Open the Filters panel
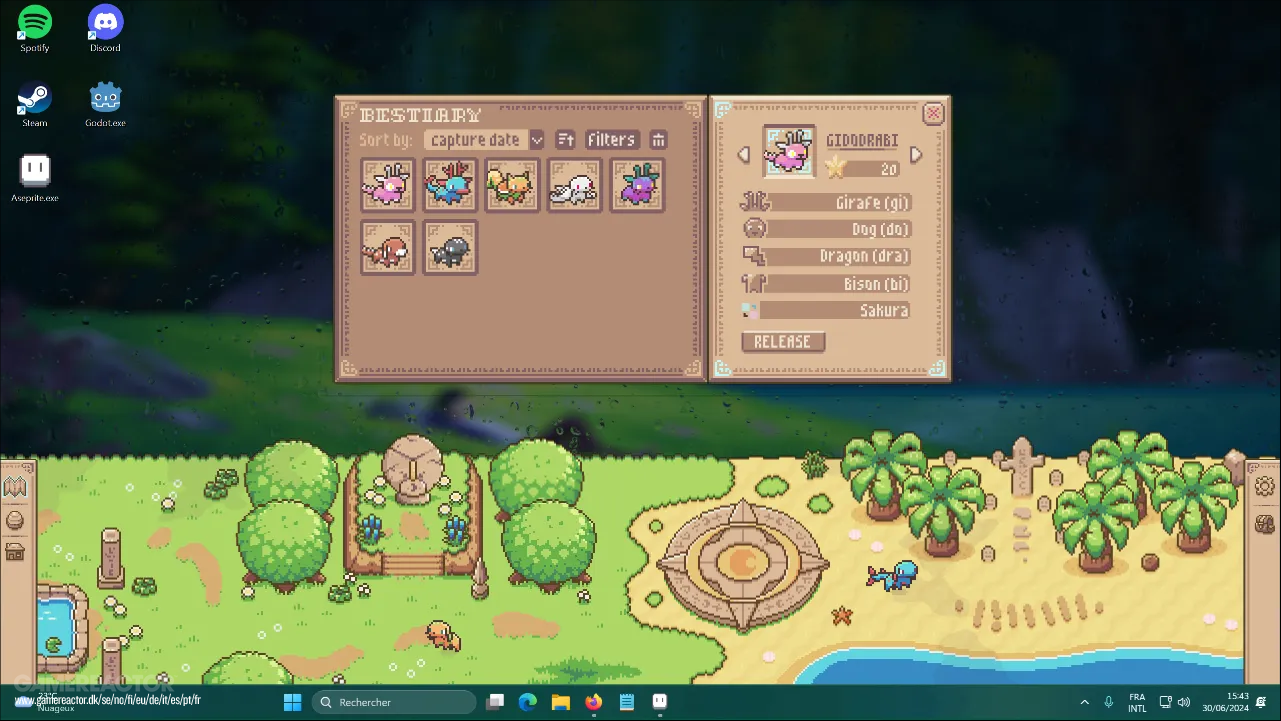The image size is (1281, 721). point(611,140)
